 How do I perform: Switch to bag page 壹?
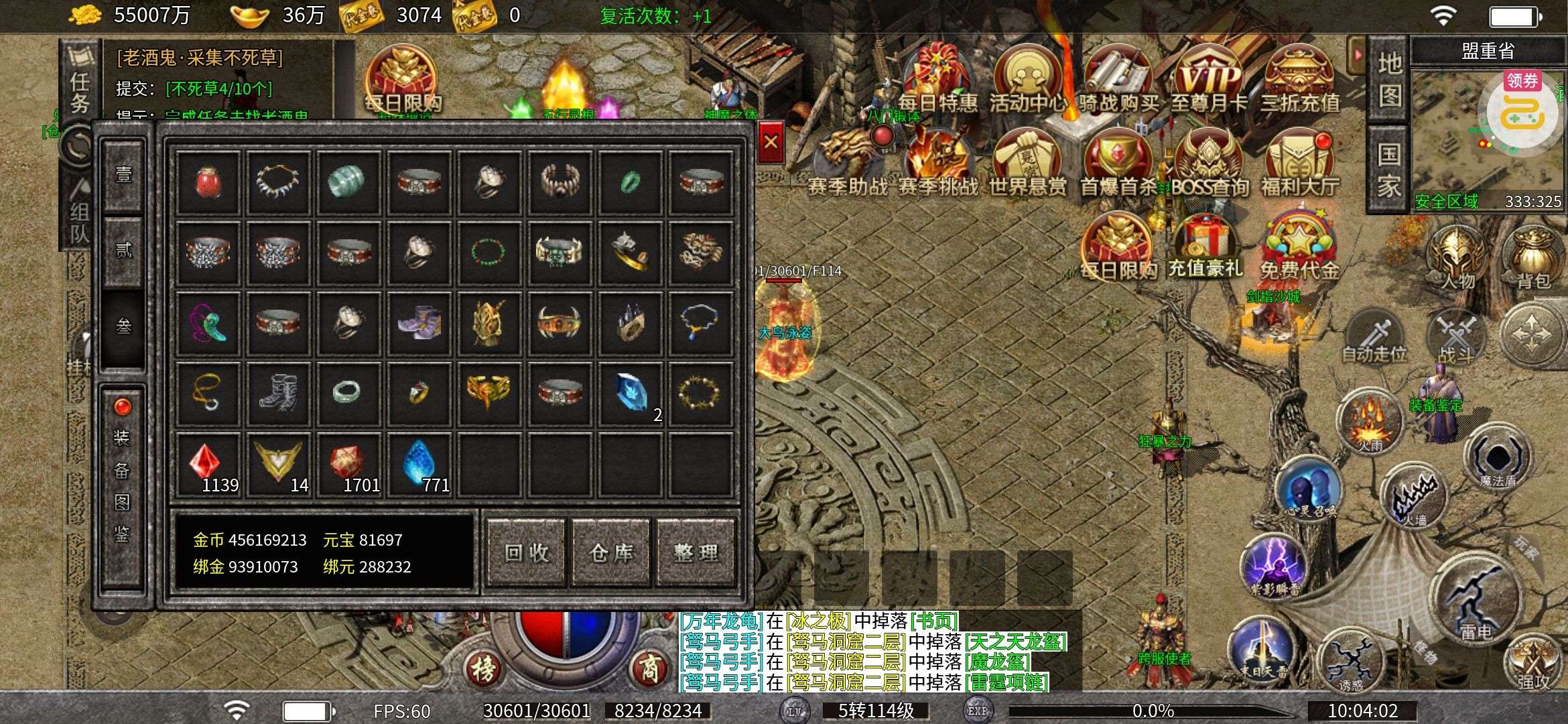123,175
